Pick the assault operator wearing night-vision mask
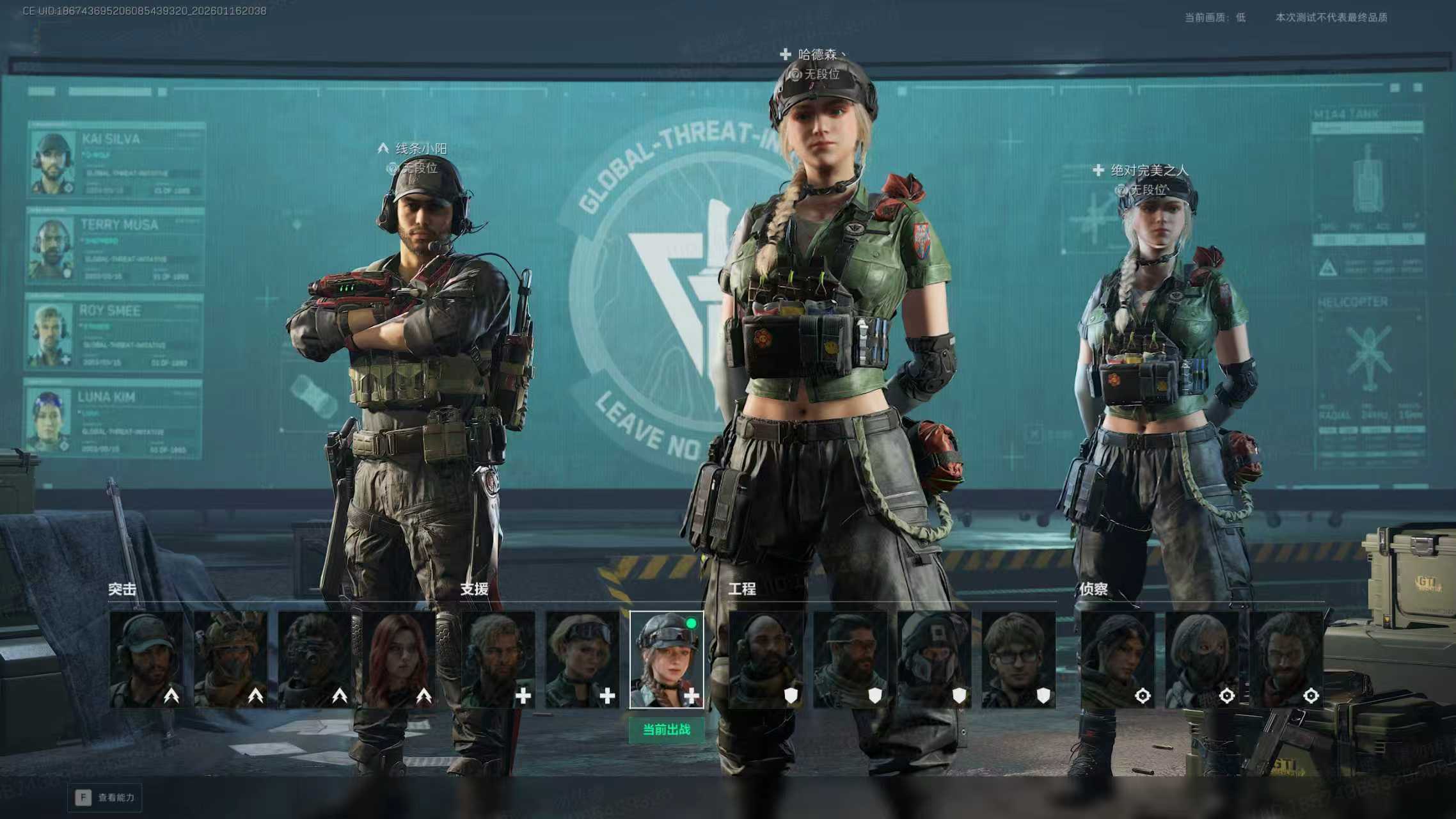1456x819 pixels. 315,659
